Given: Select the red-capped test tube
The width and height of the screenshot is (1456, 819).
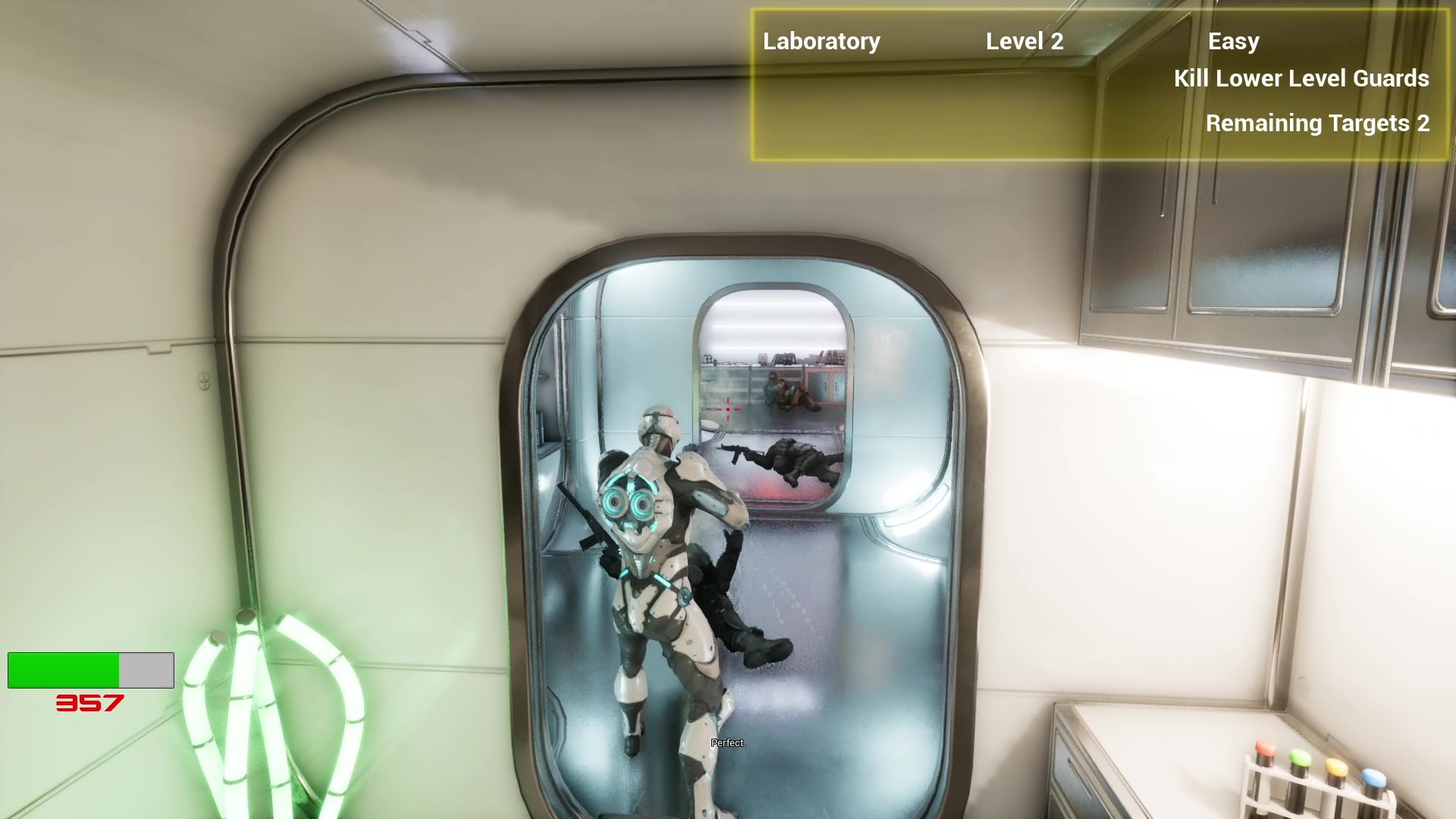Looking at the screenshot, I should (x=1265, y=749).
